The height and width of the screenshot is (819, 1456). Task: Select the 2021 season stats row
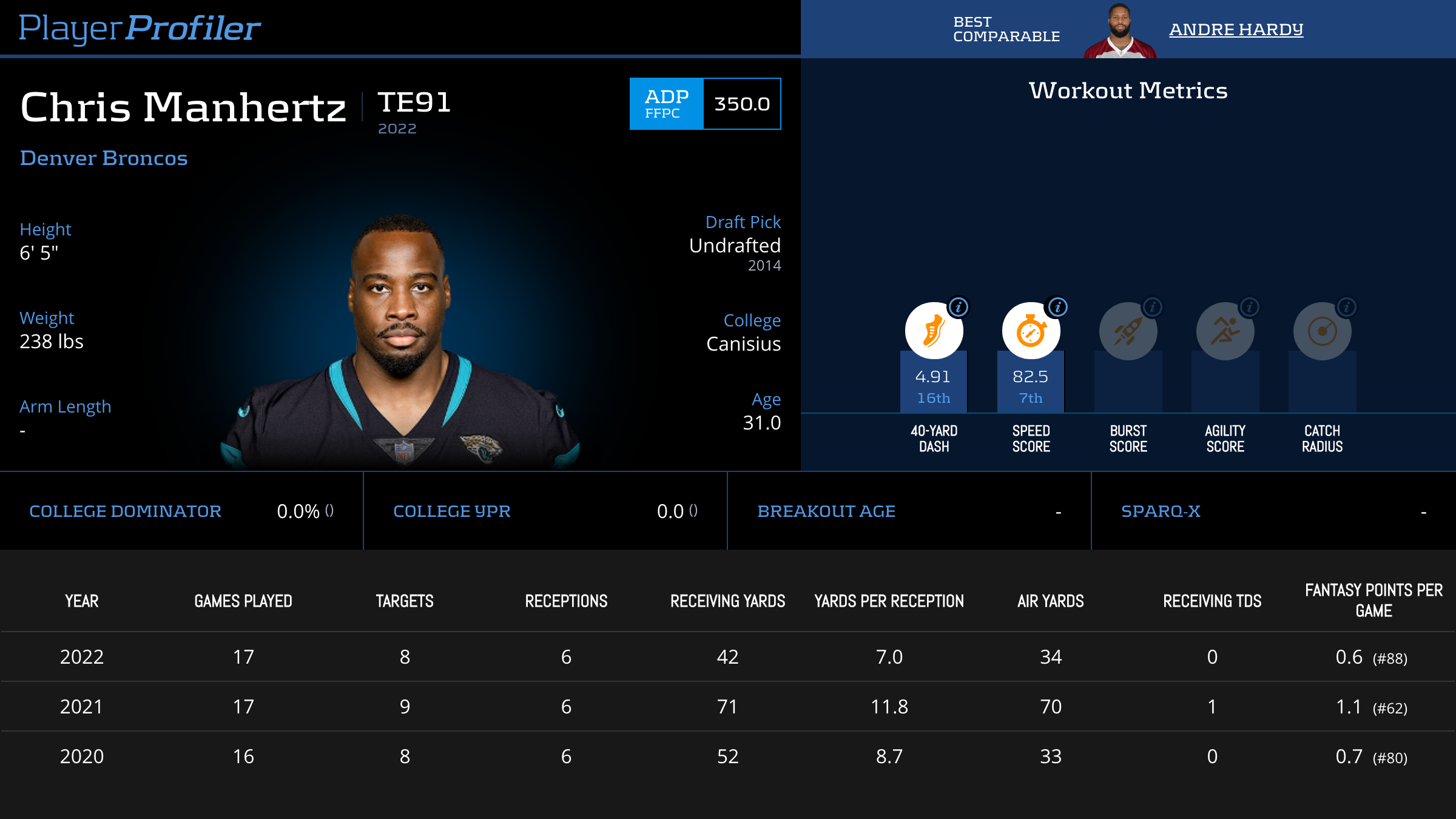pyautogui.click(x=728, y=707)
